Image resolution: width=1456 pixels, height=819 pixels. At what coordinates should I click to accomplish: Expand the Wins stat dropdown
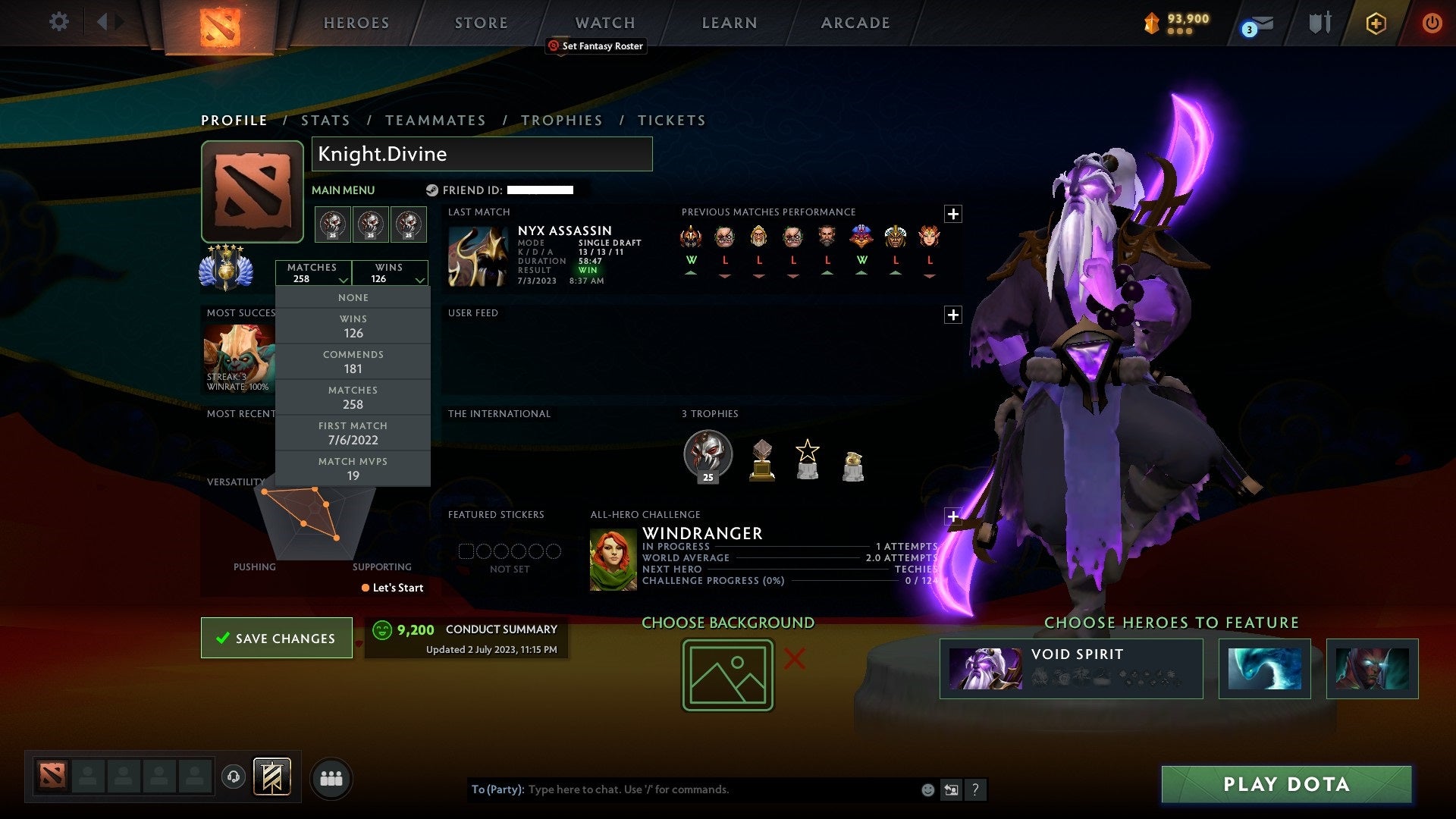pos(390,273)
